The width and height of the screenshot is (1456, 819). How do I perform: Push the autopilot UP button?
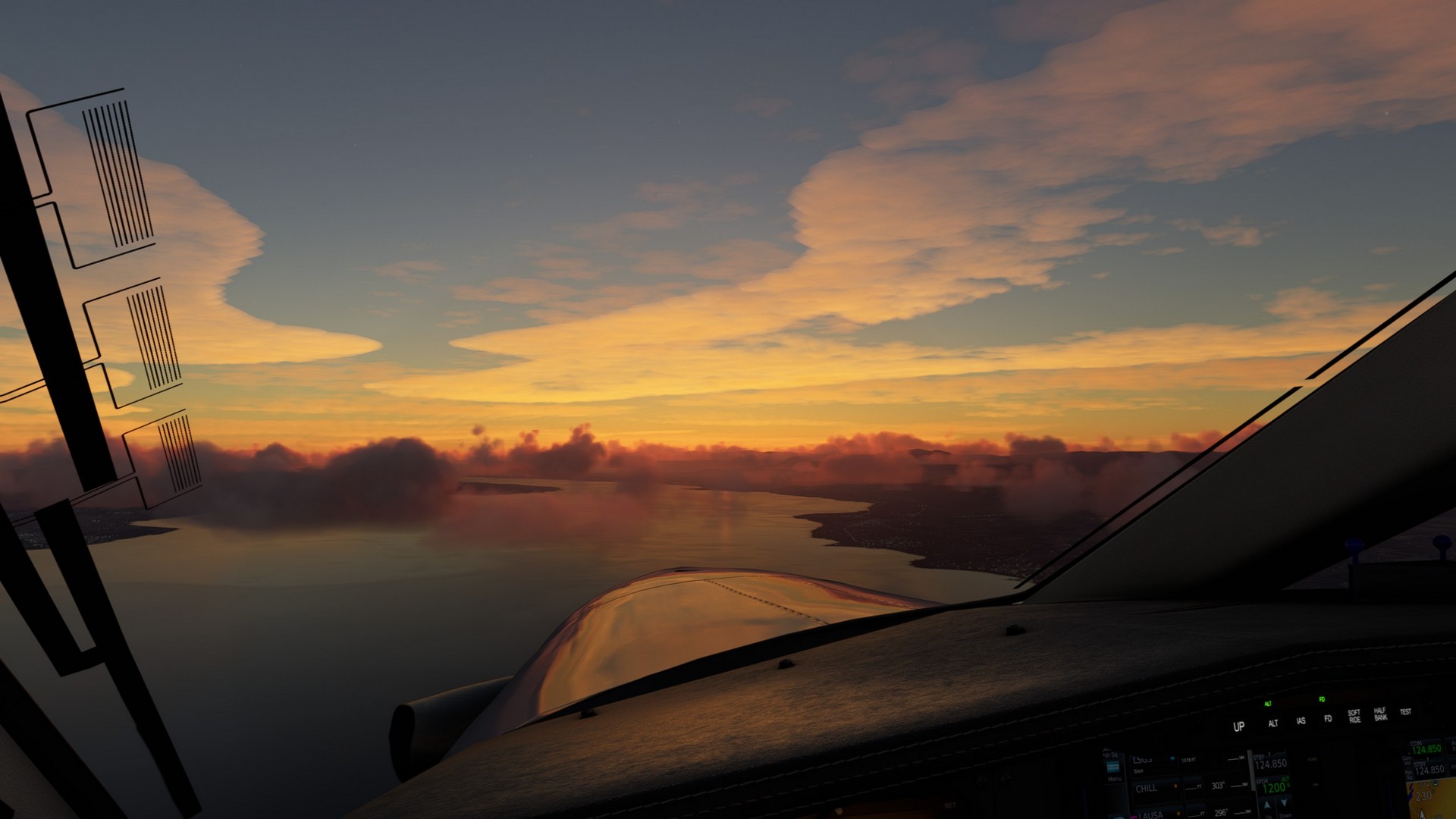(x=1238, y=726)
